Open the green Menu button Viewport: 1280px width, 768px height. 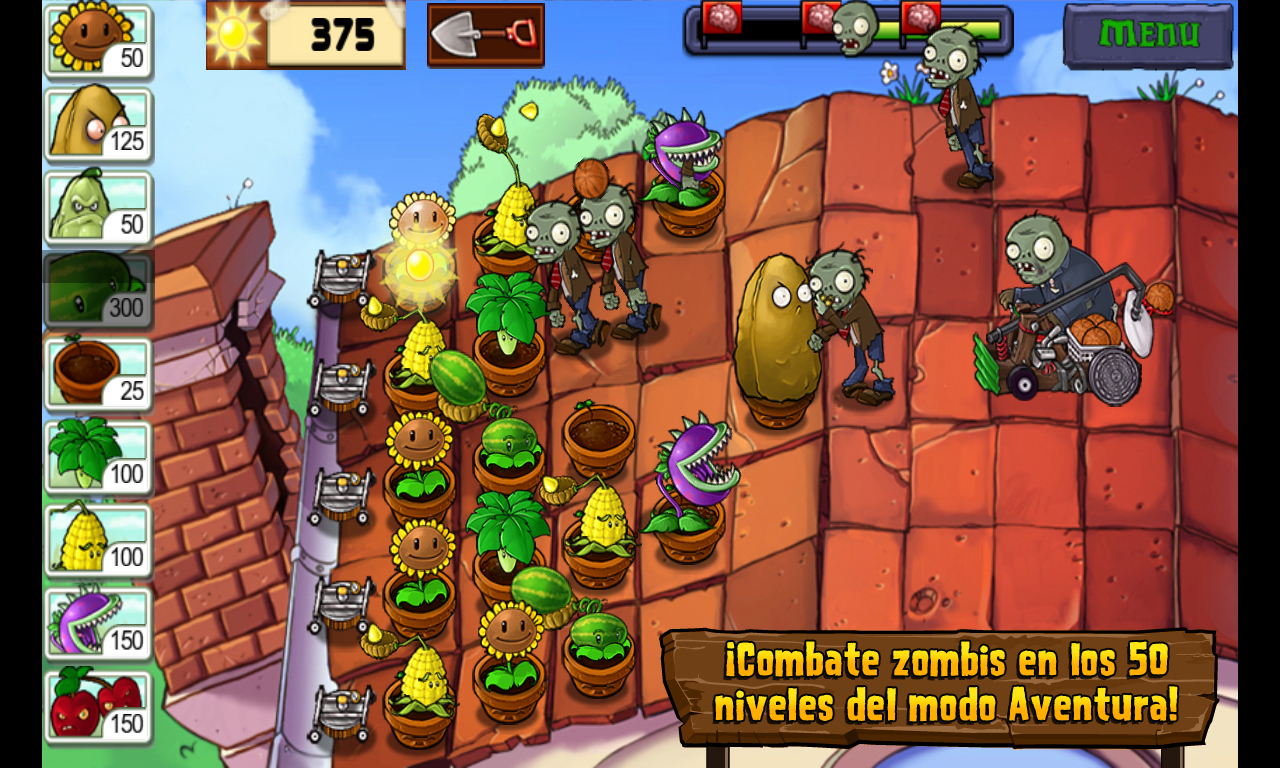point(1147,35)
